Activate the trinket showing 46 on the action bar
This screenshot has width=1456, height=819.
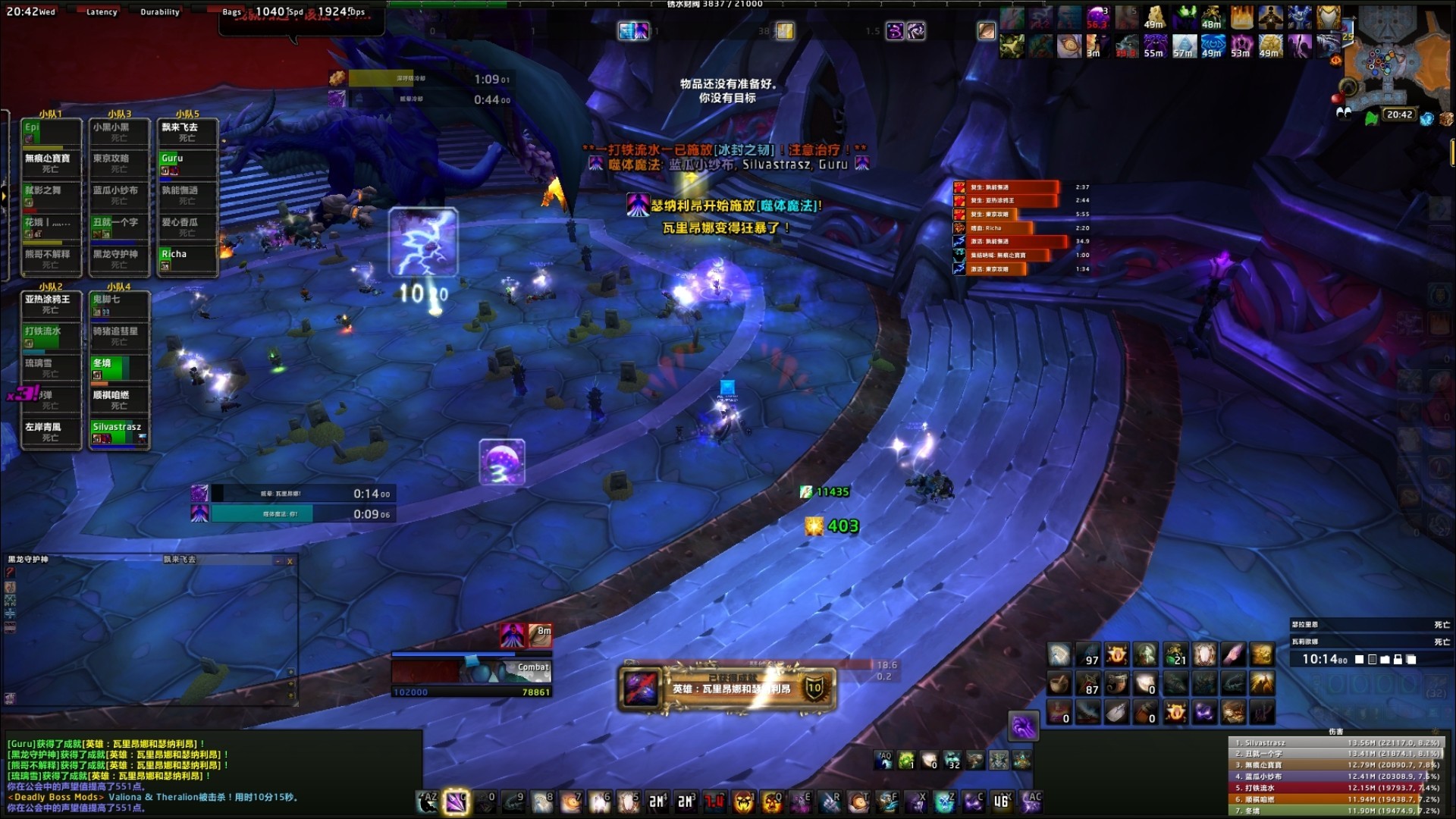[1000, 802]
